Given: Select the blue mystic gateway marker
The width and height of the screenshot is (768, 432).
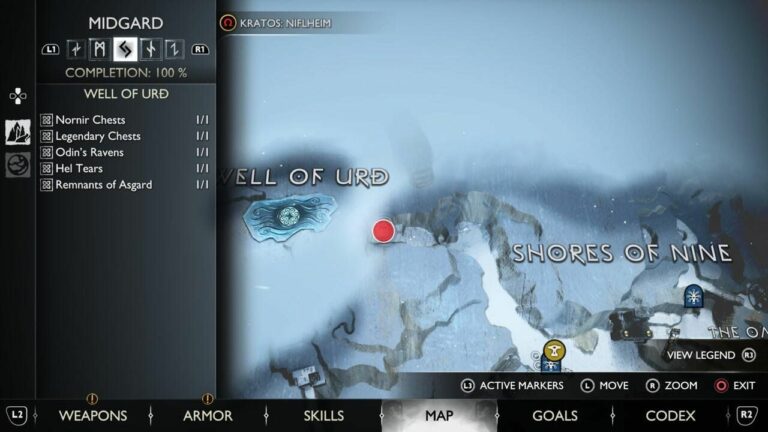Looking at the screenshot, I should pyautogui.click(x=693, y=295).
